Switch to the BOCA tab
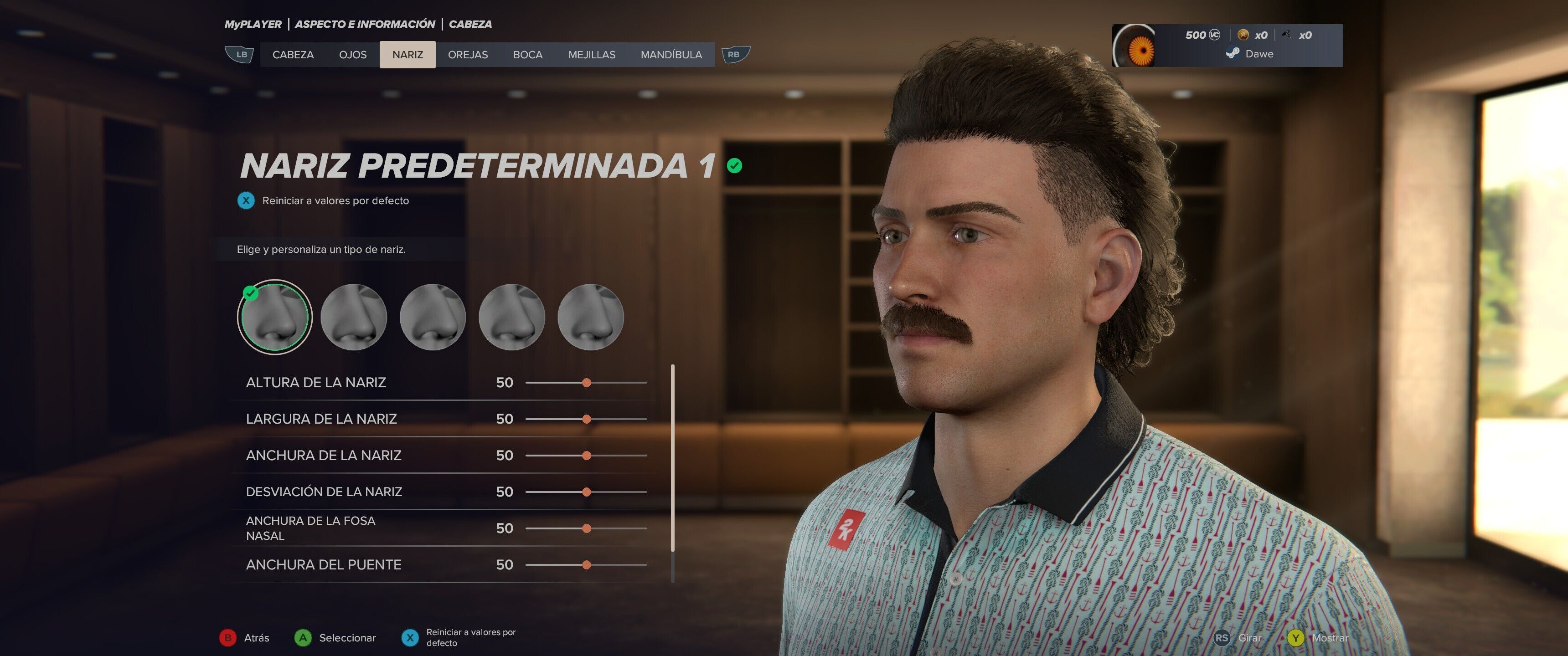 coord(527,55)
